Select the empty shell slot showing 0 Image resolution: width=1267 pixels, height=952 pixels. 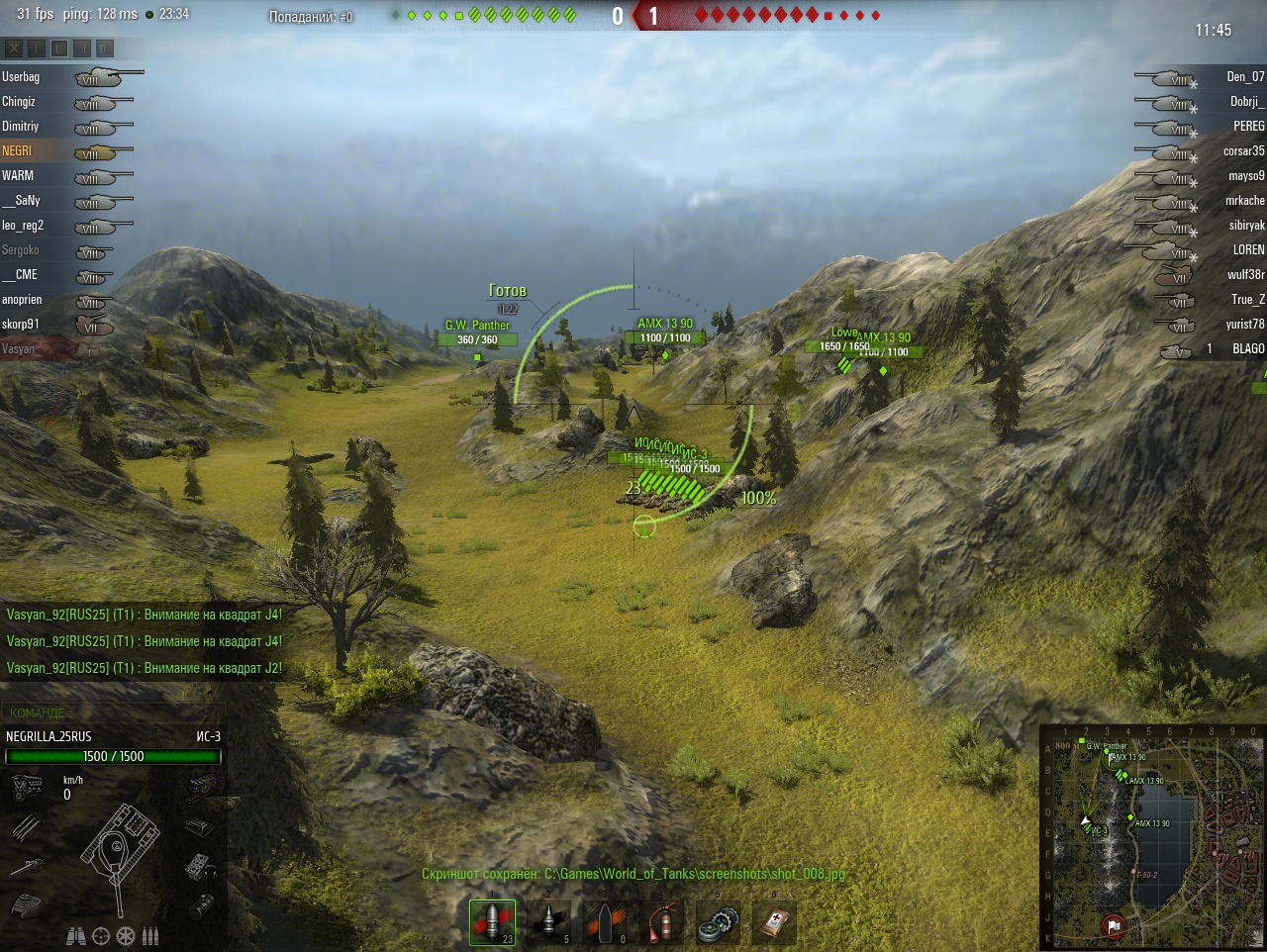[x=605, y=922]
